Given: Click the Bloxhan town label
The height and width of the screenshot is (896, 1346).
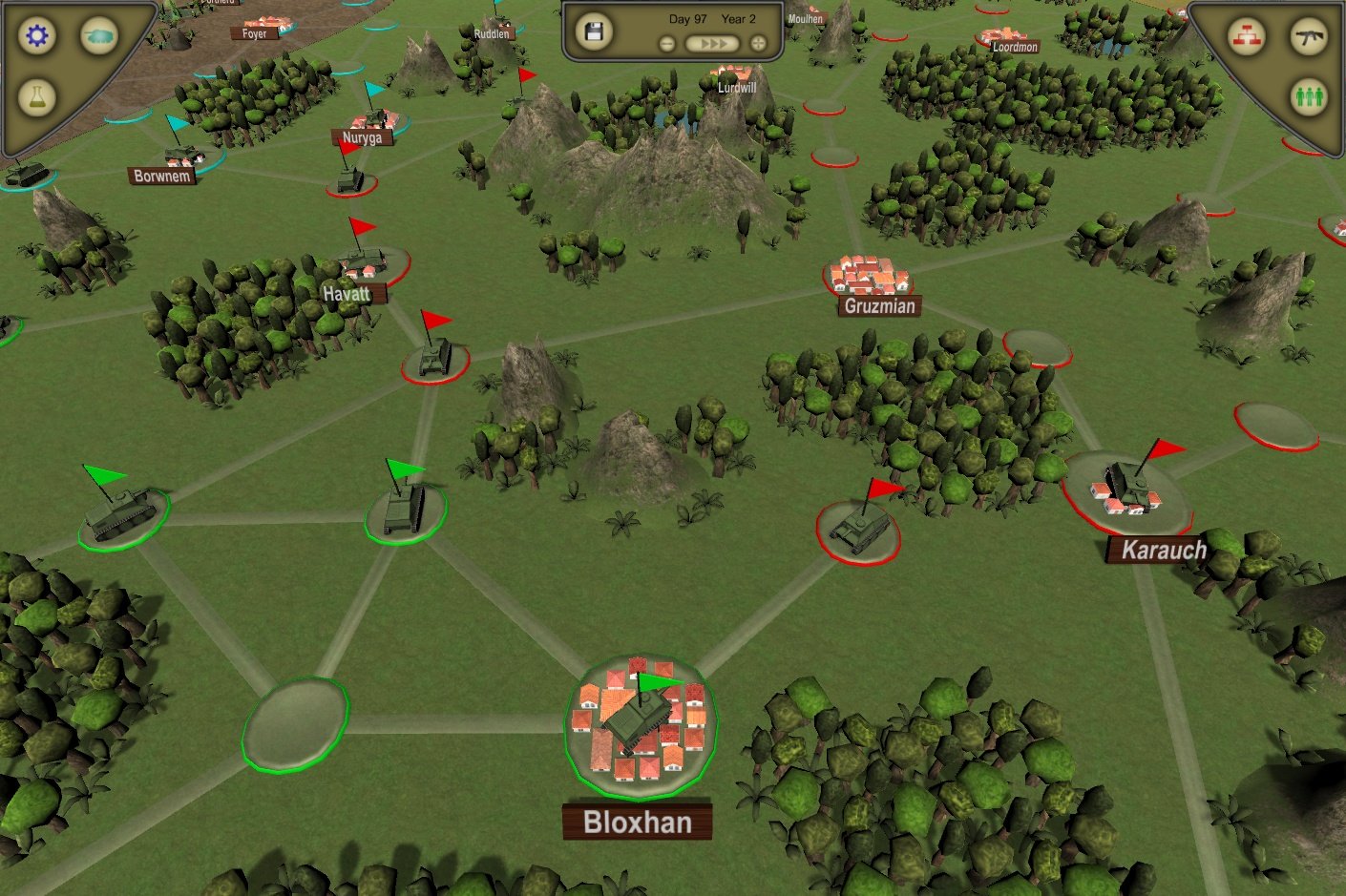Looking at the screenshot, I should point(636,822).
